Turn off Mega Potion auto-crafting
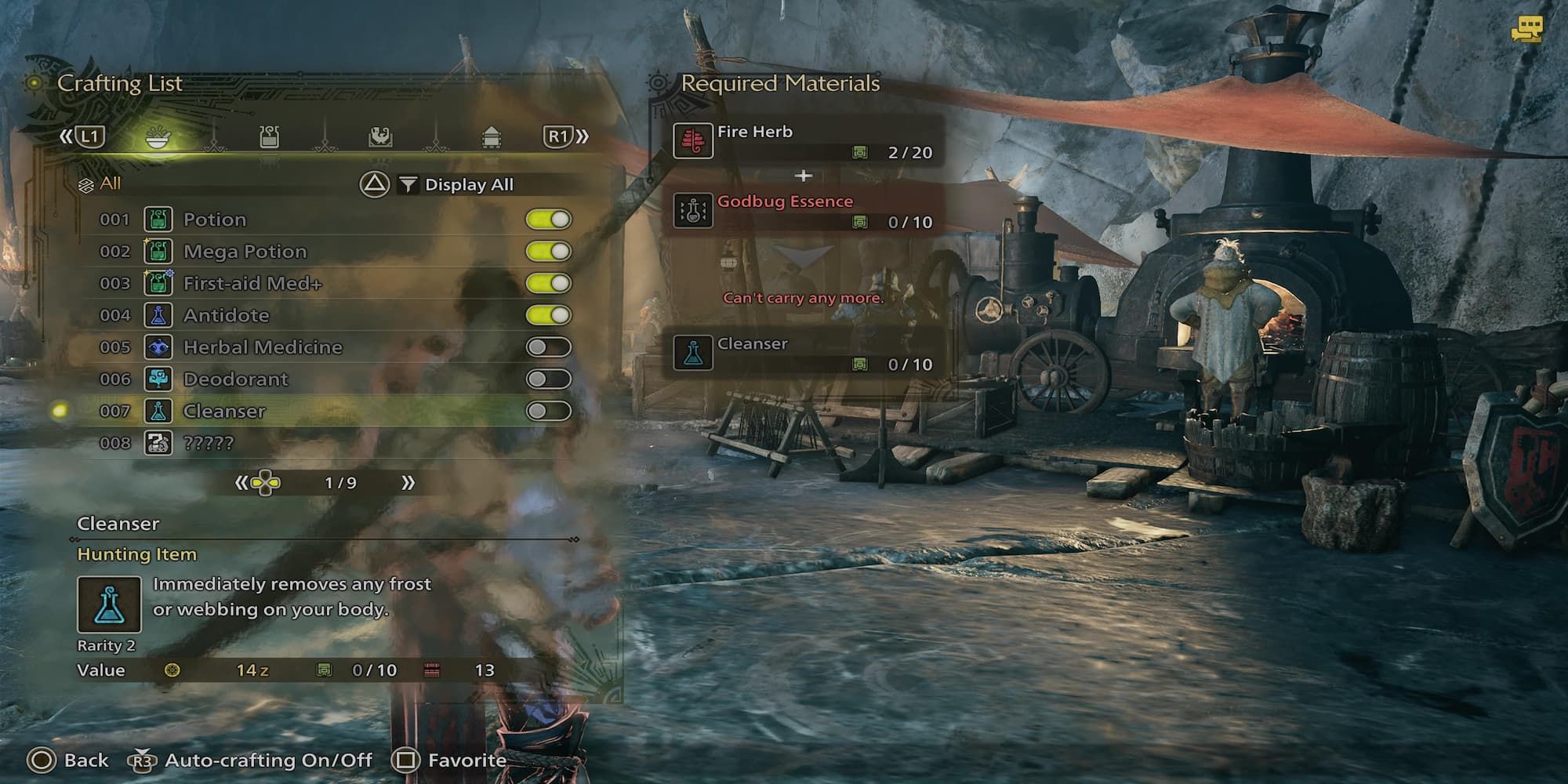 tap(549, 252)
